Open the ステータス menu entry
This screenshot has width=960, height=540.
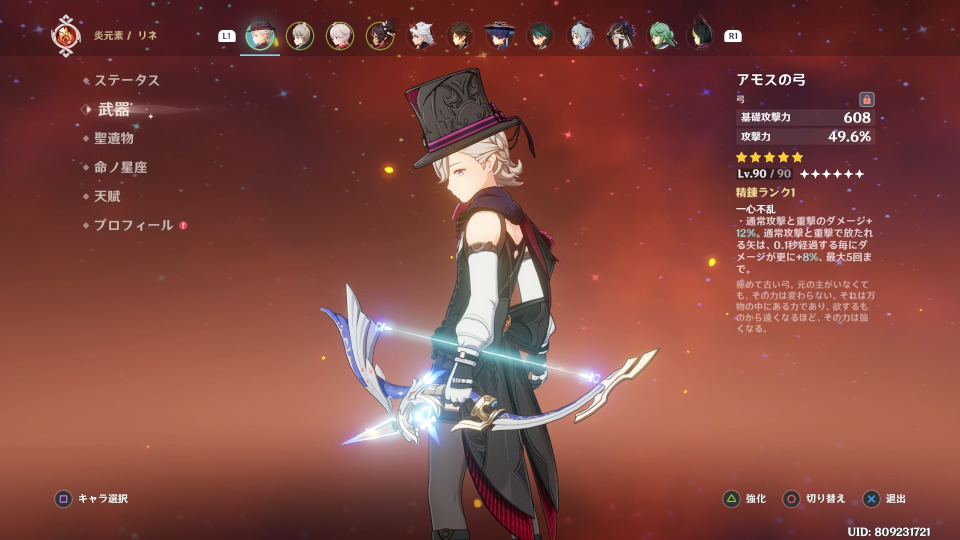coord(127,80)
